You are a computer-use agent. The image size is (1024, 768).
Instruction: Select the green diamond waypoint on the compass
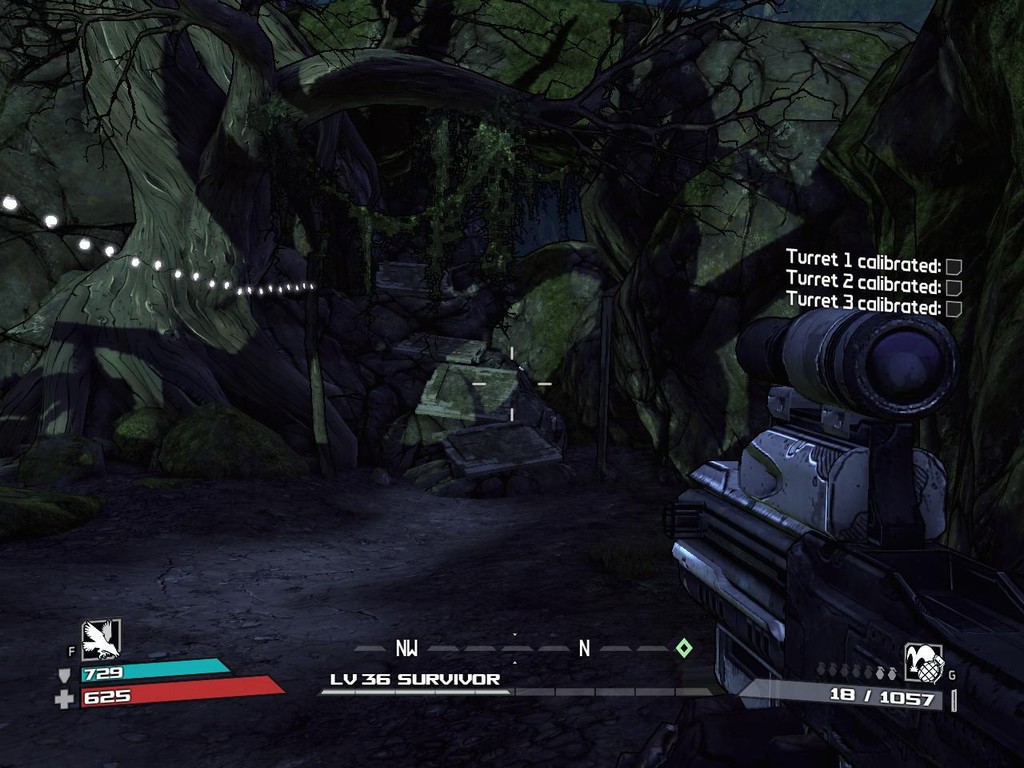pyautogui.click(x=683, y=648)
